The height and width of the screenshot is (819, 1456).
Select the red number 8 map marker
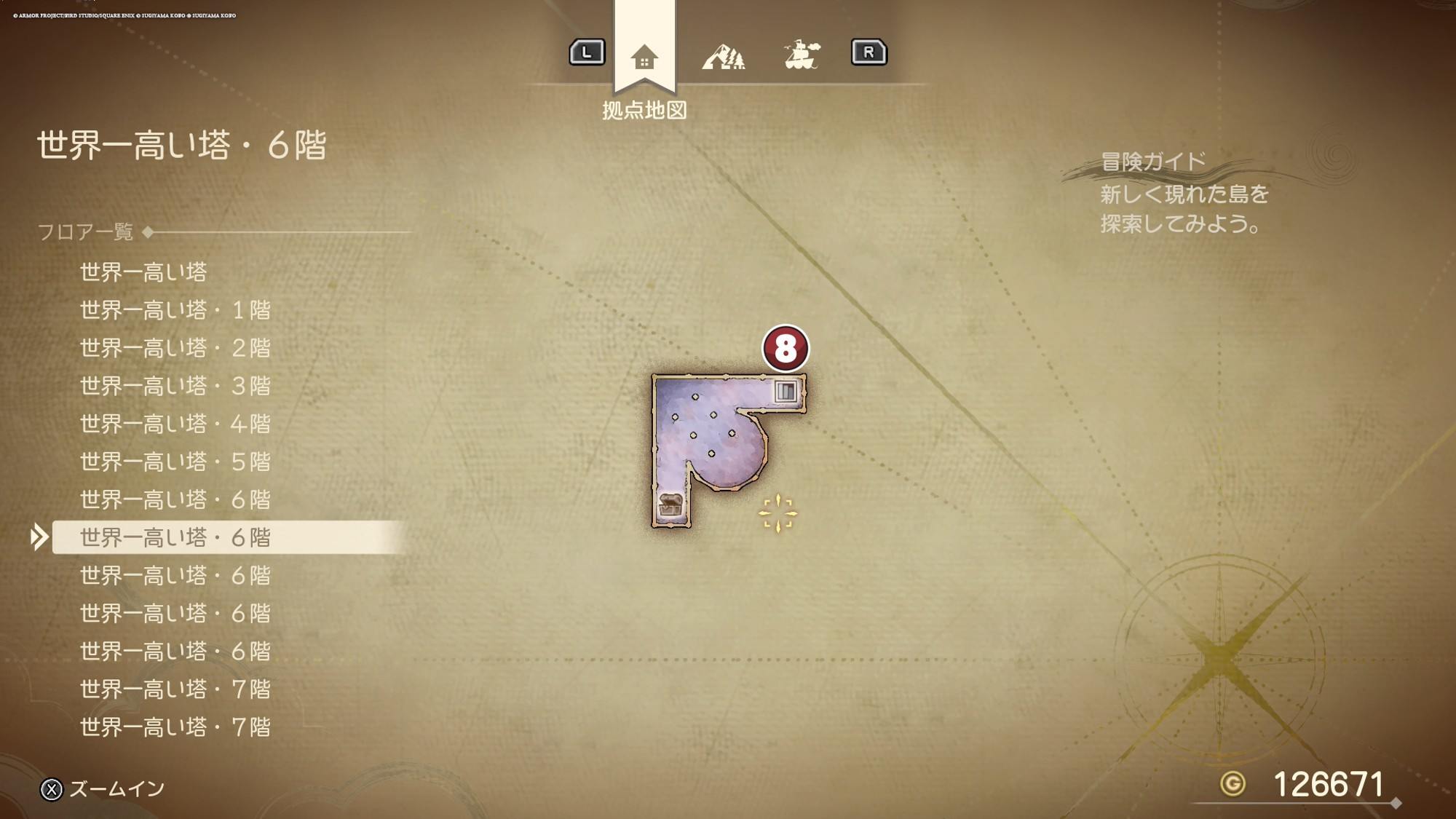(785, 348)
